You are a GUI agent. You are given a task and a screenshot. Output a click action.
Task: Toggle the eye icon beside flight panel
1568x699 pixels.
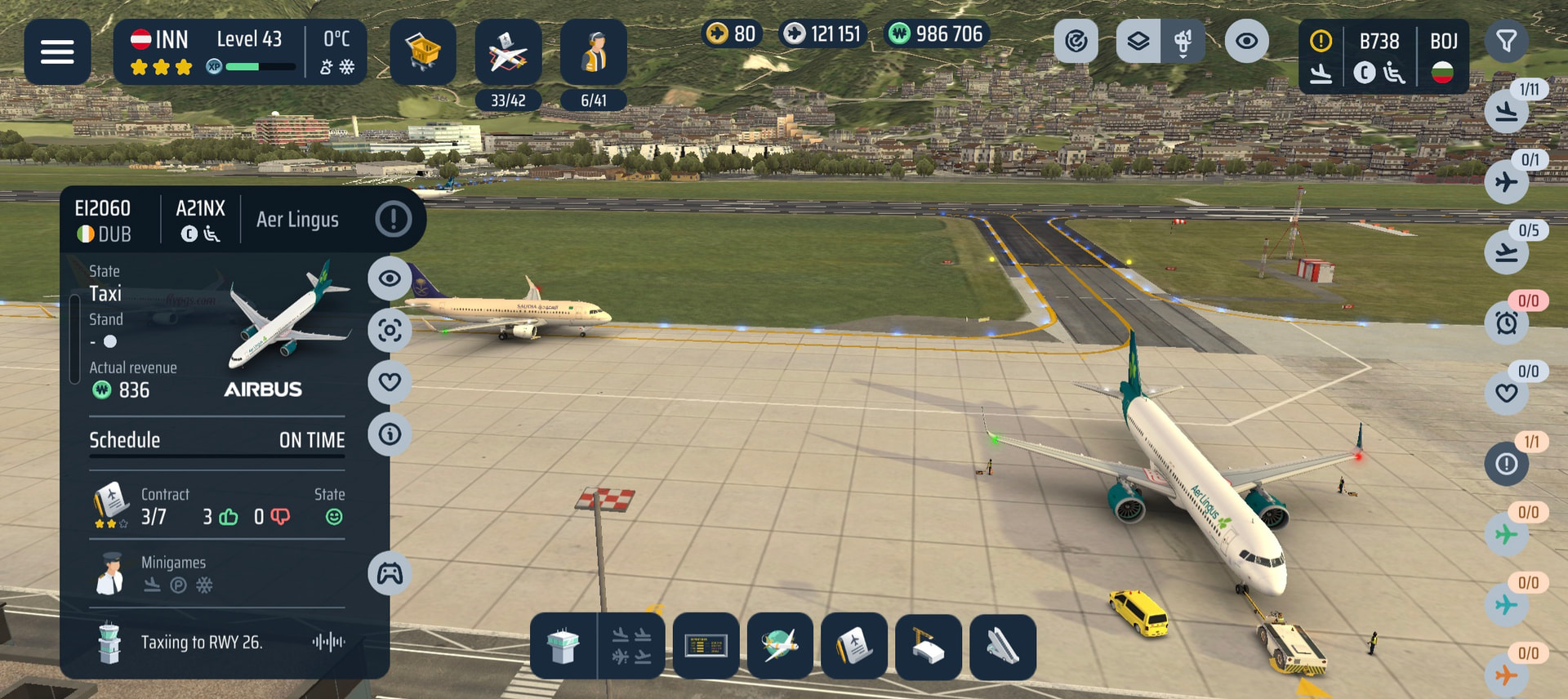click(390, 278)
